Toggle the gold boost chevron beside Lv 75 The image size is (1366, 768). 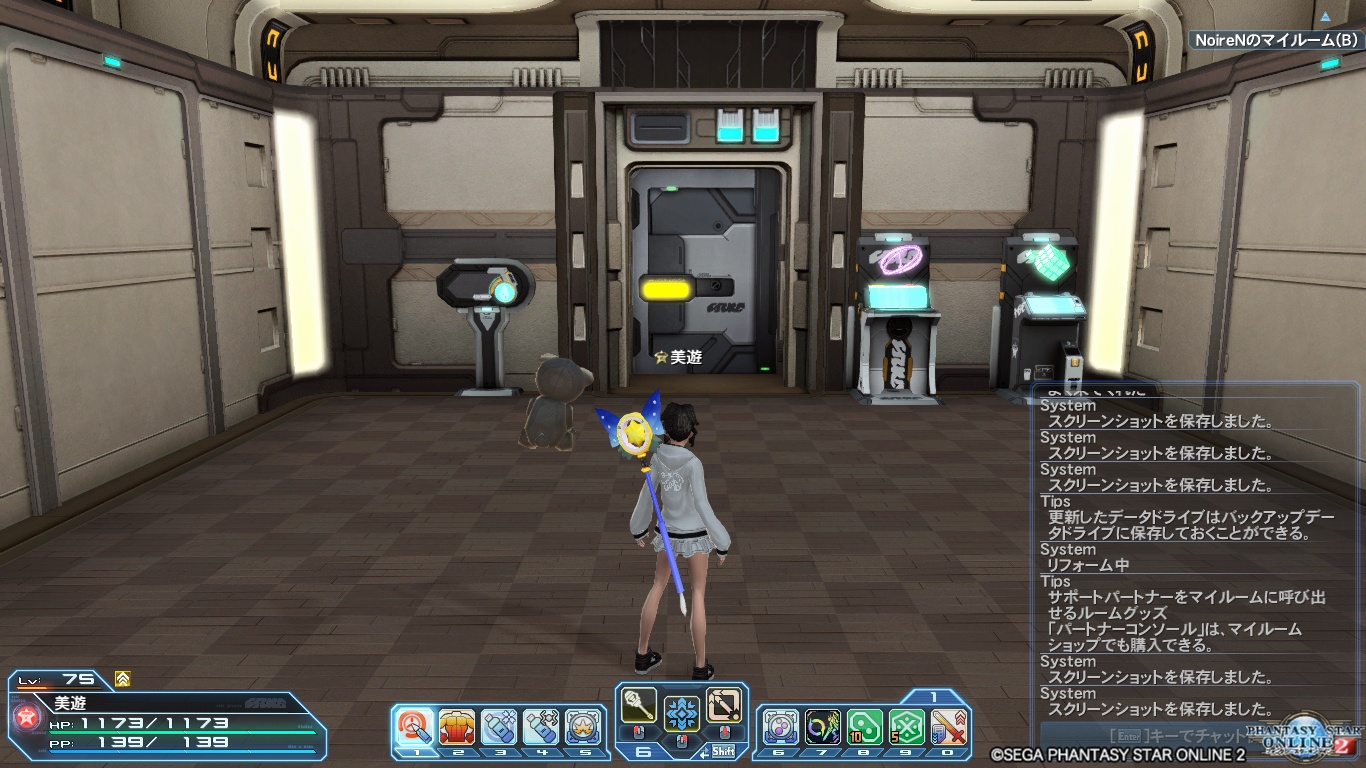pos(122,678)
